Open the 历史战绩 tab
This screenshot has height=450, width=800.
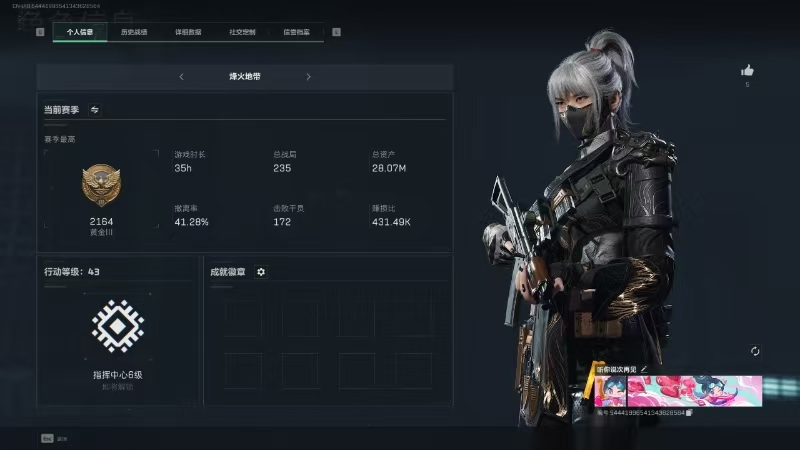(x=134, y=32)
